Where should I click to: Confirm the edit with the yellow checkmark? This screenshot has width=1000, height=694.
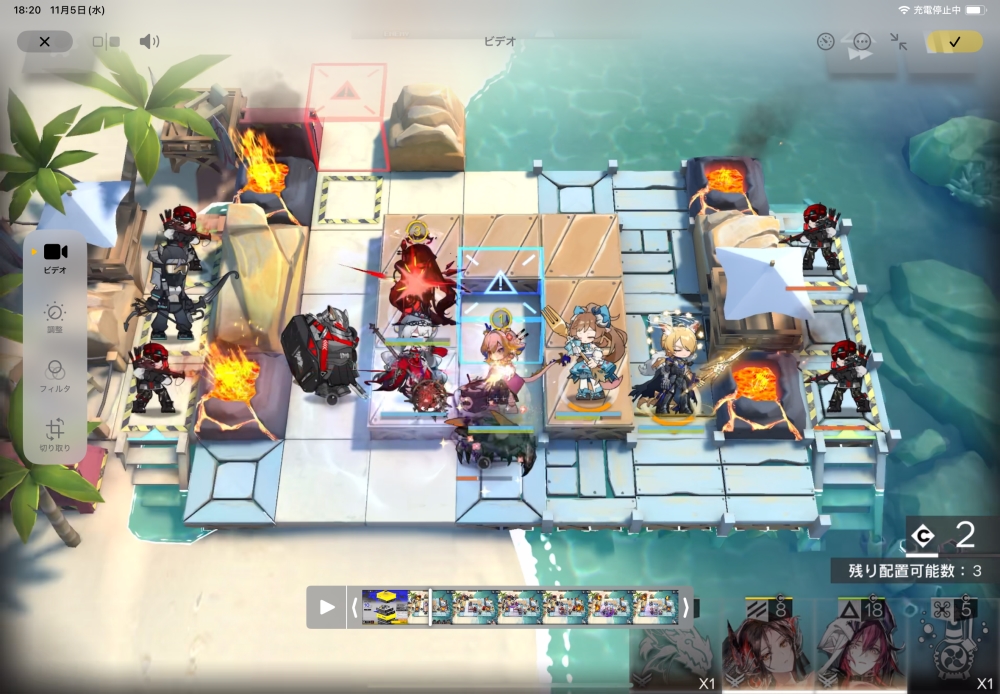954,42
